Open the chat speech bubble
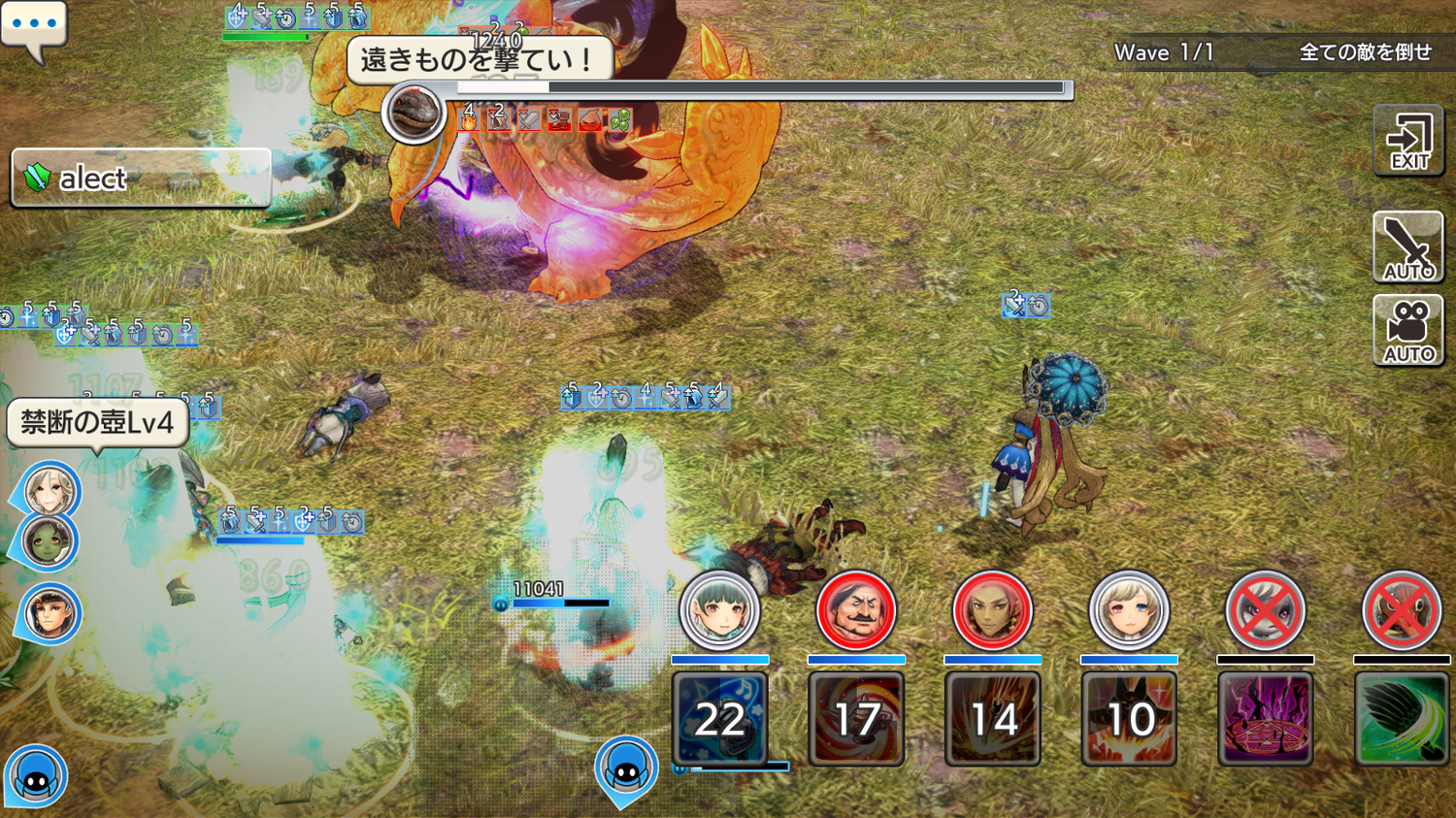Screen dimensions: 1456x818 tap(34, 27)
